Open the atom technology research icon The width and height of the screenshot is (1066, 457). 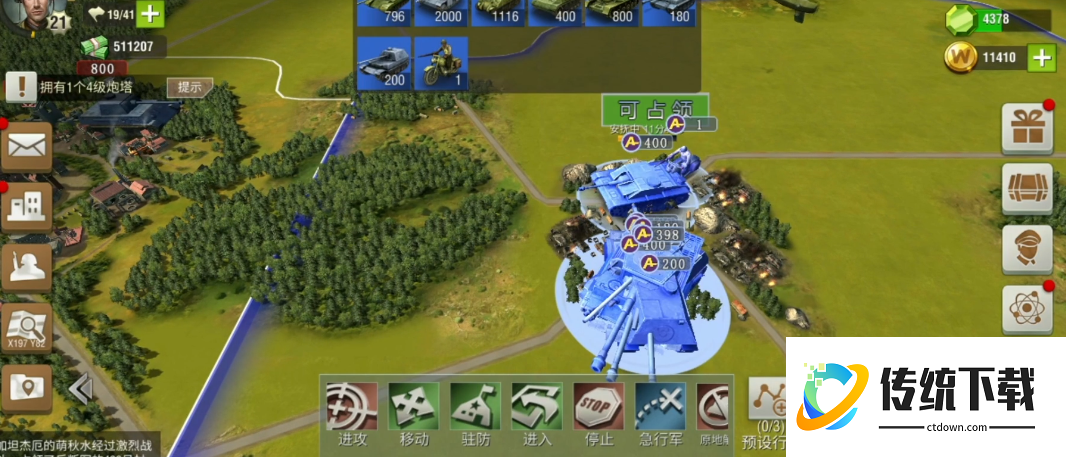pyautogui.click(x=1027, y=308)
